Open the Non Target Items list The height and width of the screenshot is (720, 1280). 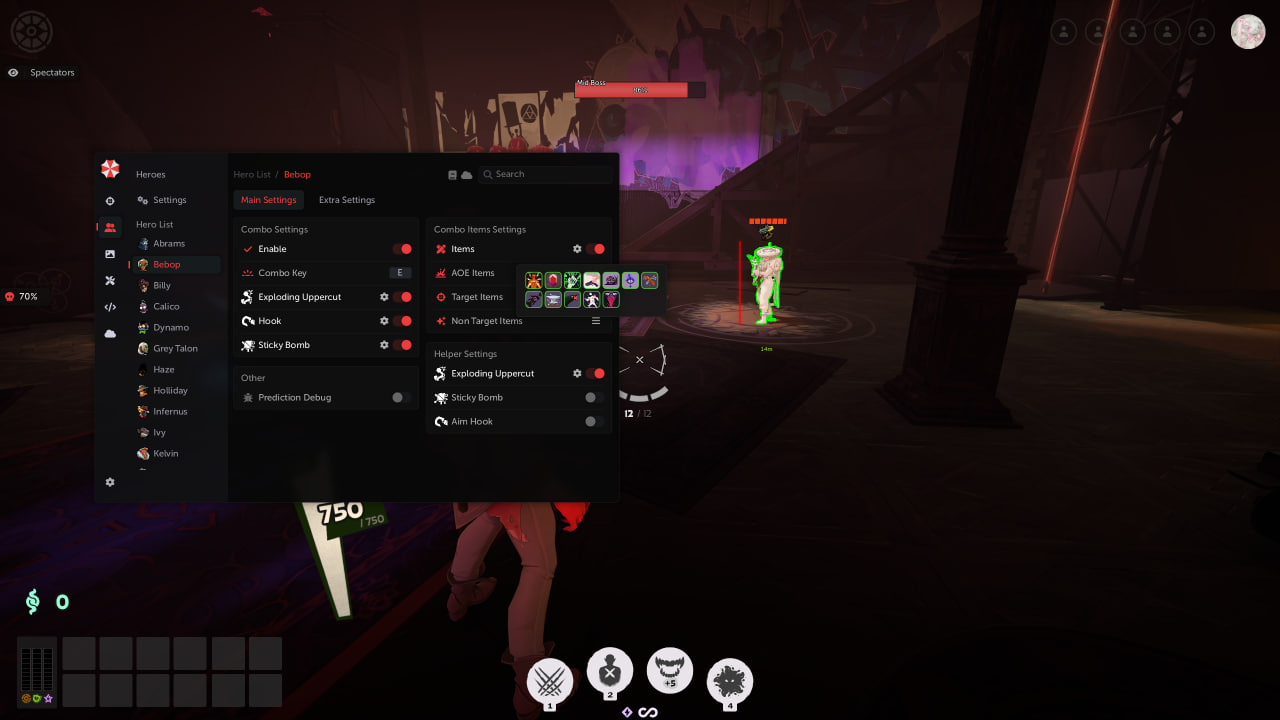pyautogui.click(x=596, y=321)
